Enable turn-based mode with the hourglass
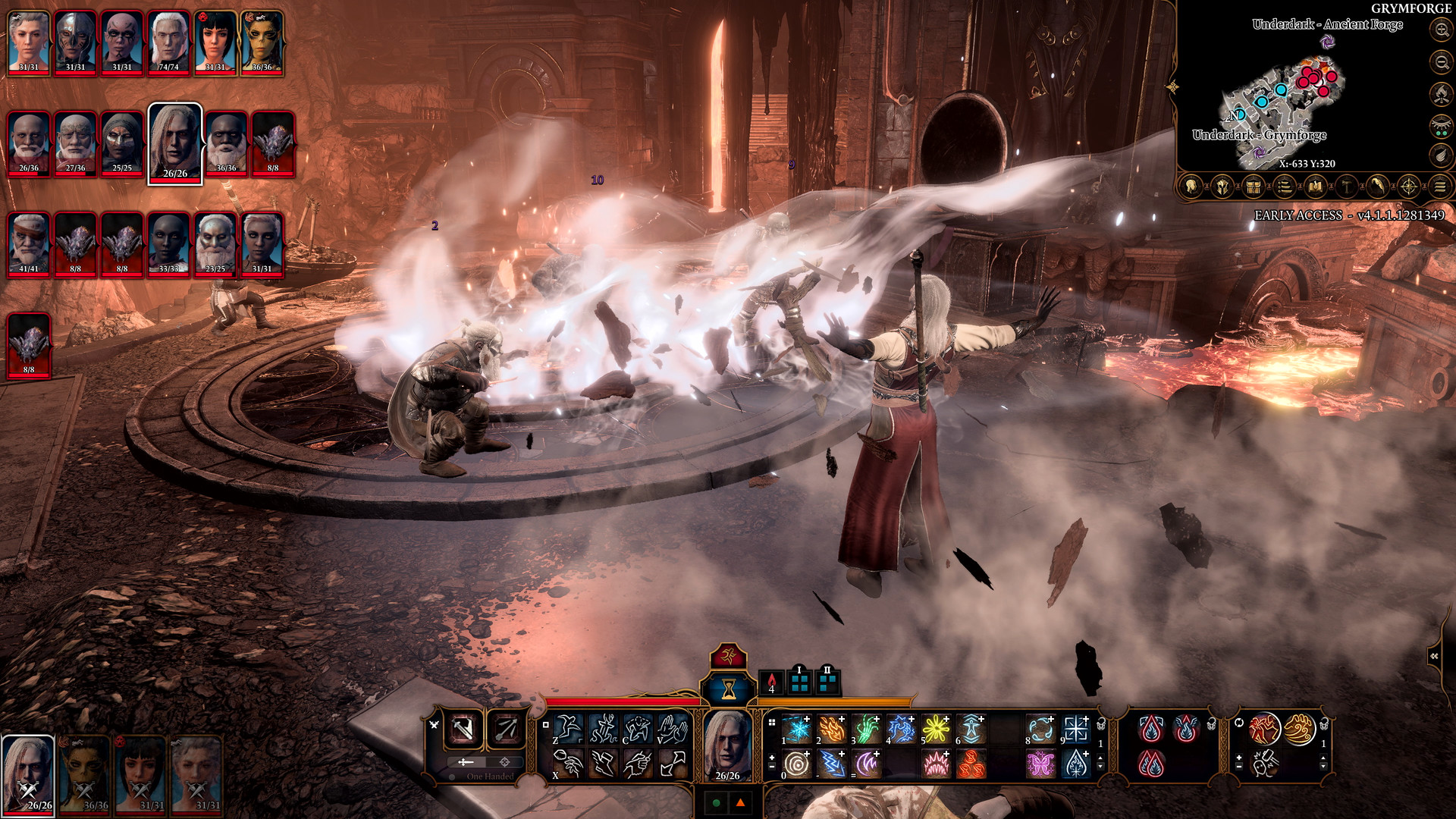Screen dimensions: 1456x819 click(728, 687)
